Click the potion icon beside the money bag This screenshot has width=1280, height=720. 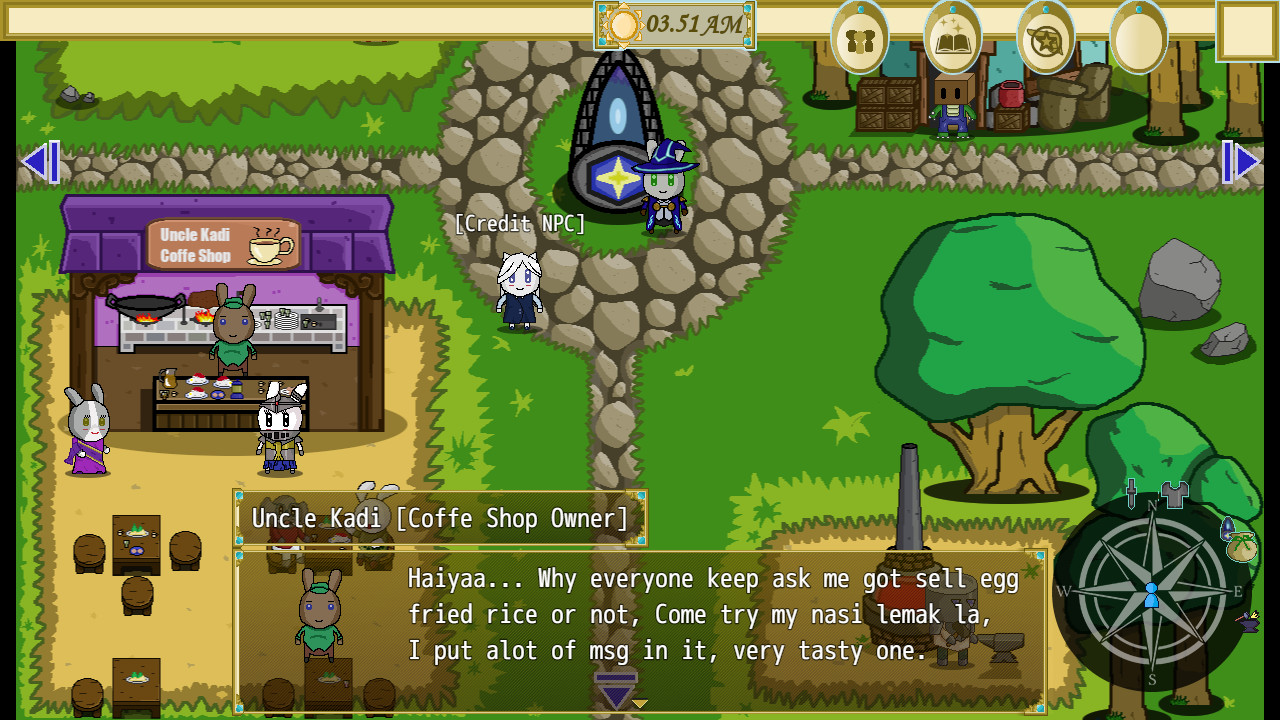tap(1228, 527)
